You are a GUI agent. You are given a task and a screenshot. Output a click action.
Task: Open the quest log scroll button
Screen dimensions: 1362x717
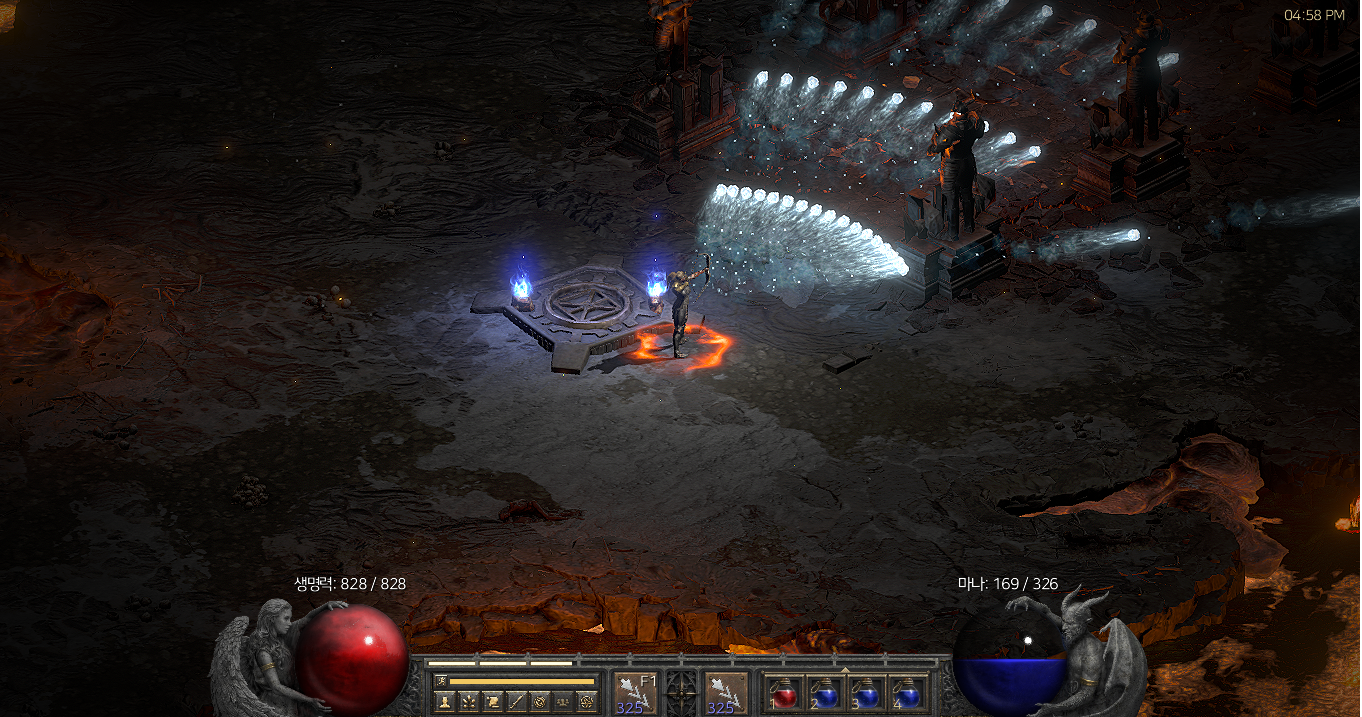coord(492,701)
